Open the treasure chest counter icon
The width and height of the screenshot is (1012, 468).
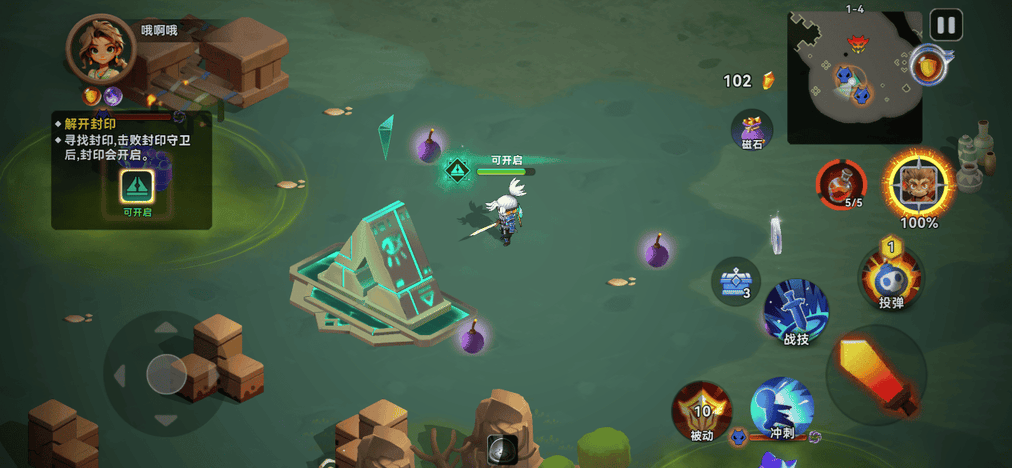click(x=736, y=281)
